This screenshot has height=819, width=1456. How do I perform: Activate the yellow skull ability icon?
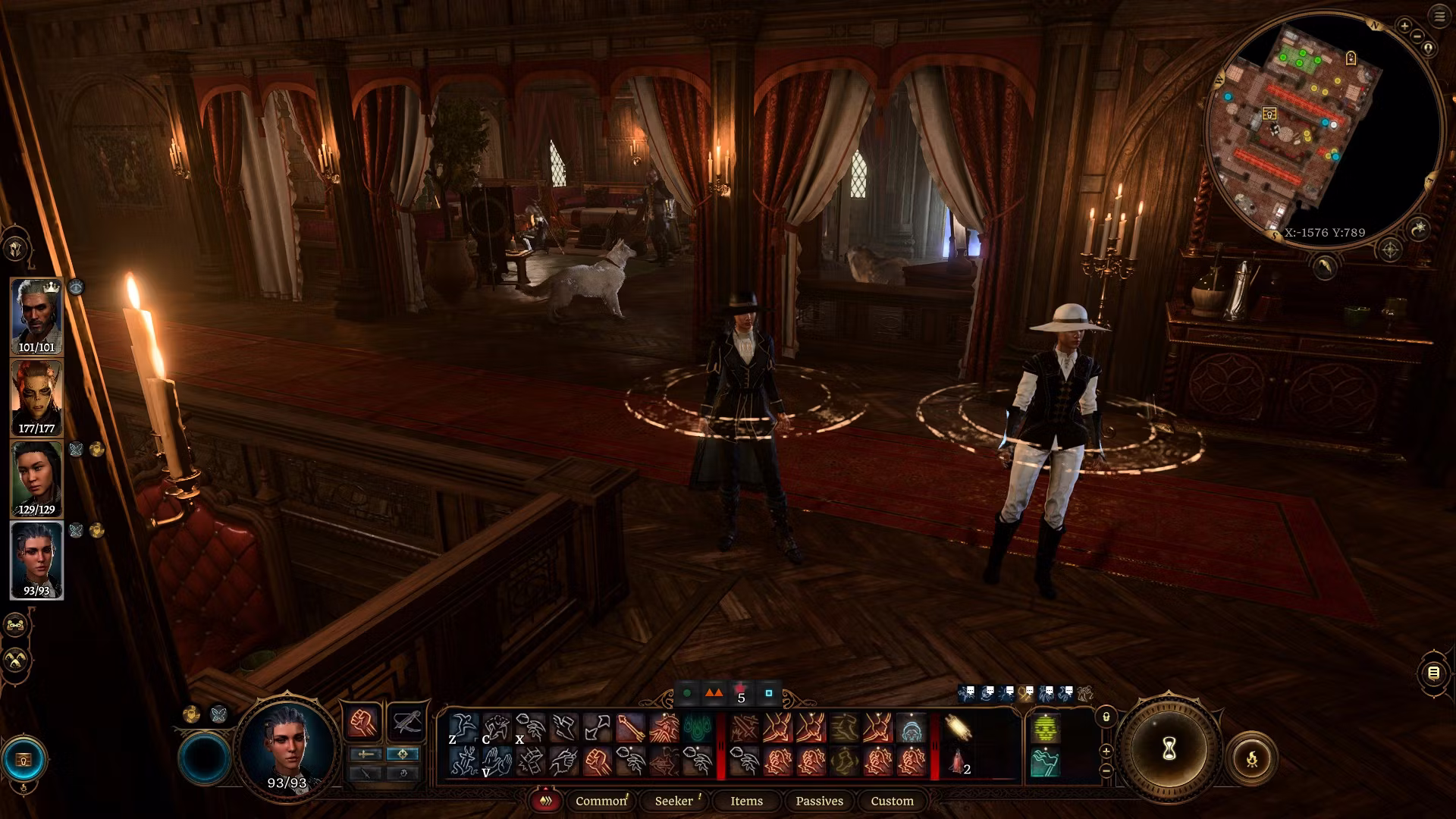[1046, 729]
